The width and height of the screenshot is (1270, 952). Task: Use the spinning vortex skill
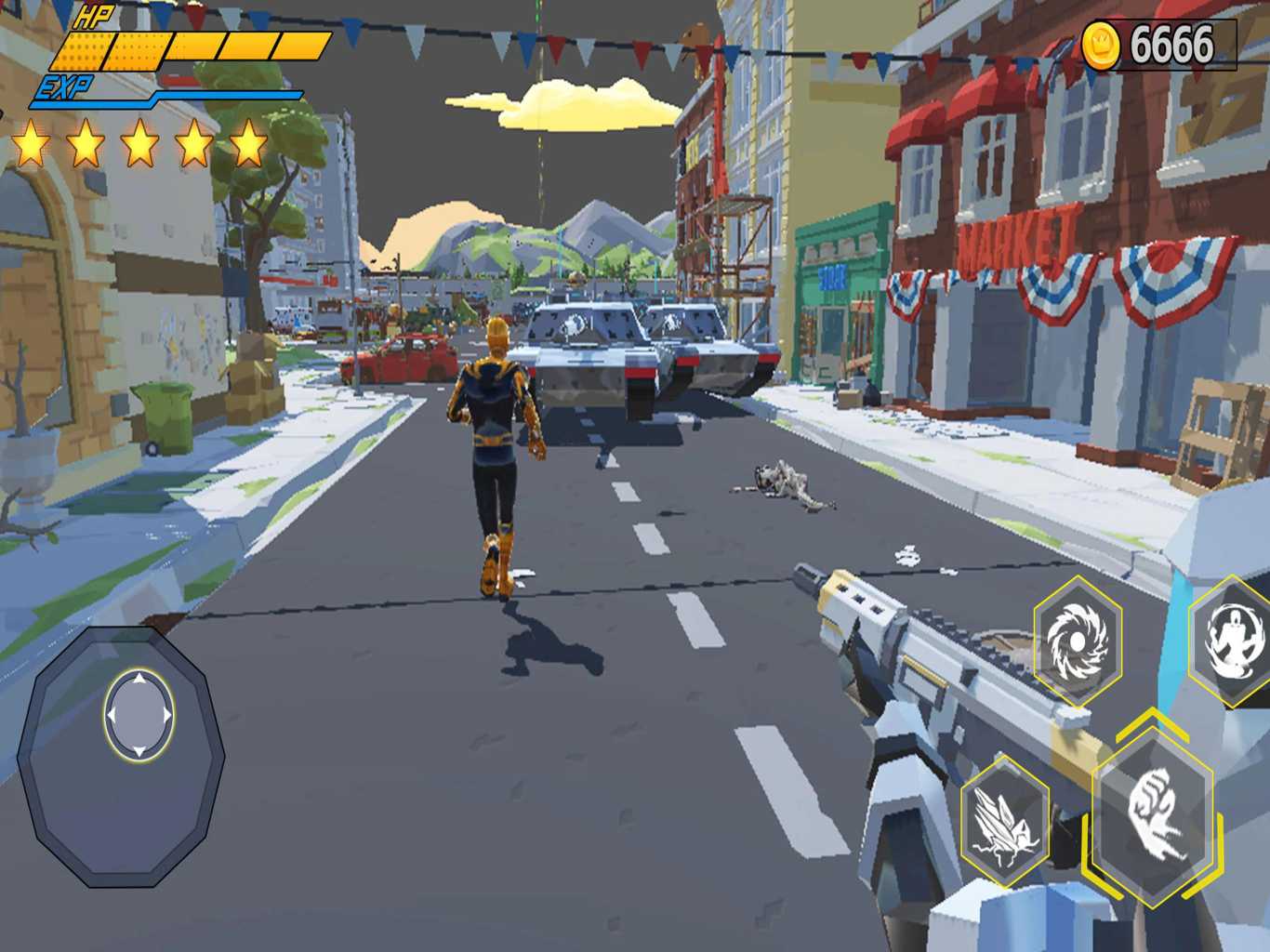(x=1078, y=640)
